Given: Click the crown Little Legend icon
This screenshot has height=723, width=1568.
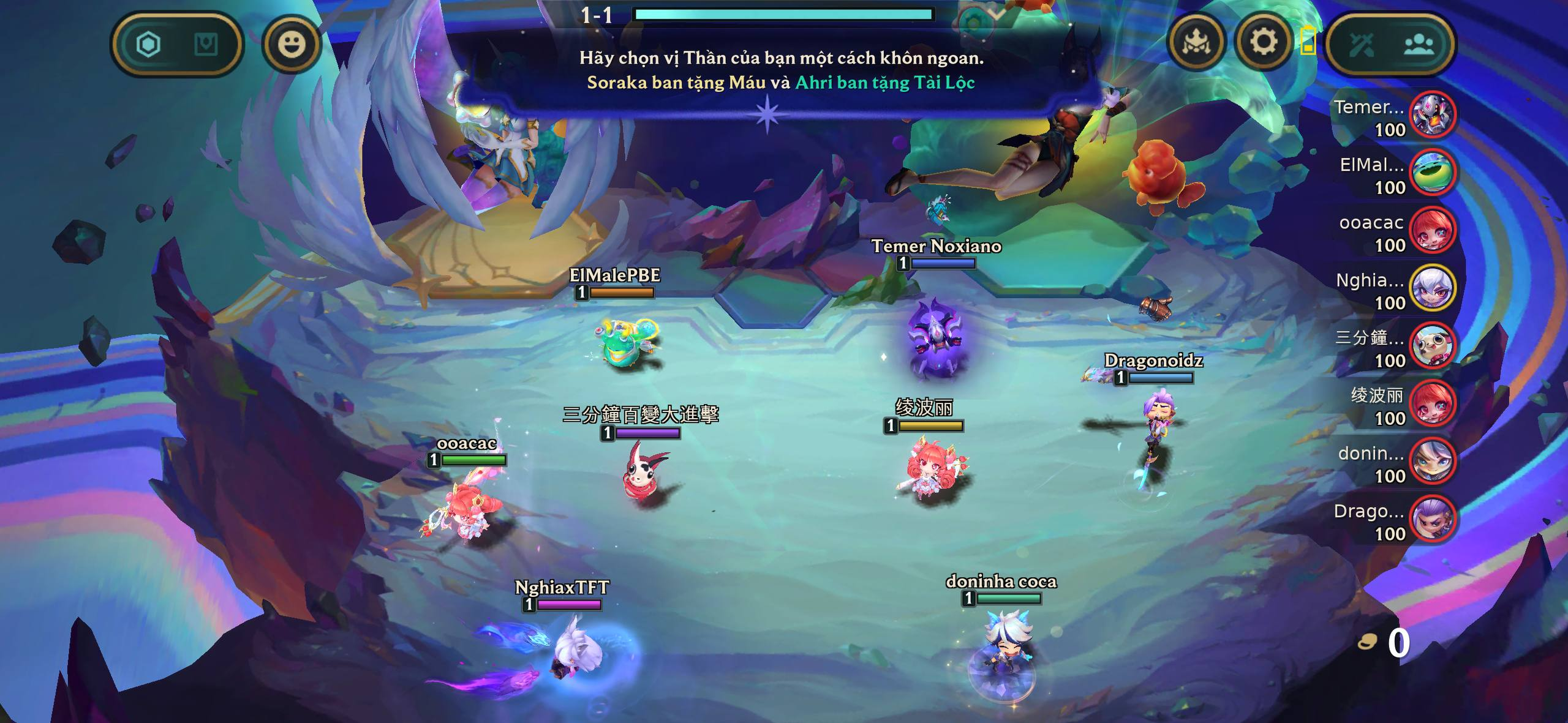Looking at the screenshot, I should tap(1196, 43).
